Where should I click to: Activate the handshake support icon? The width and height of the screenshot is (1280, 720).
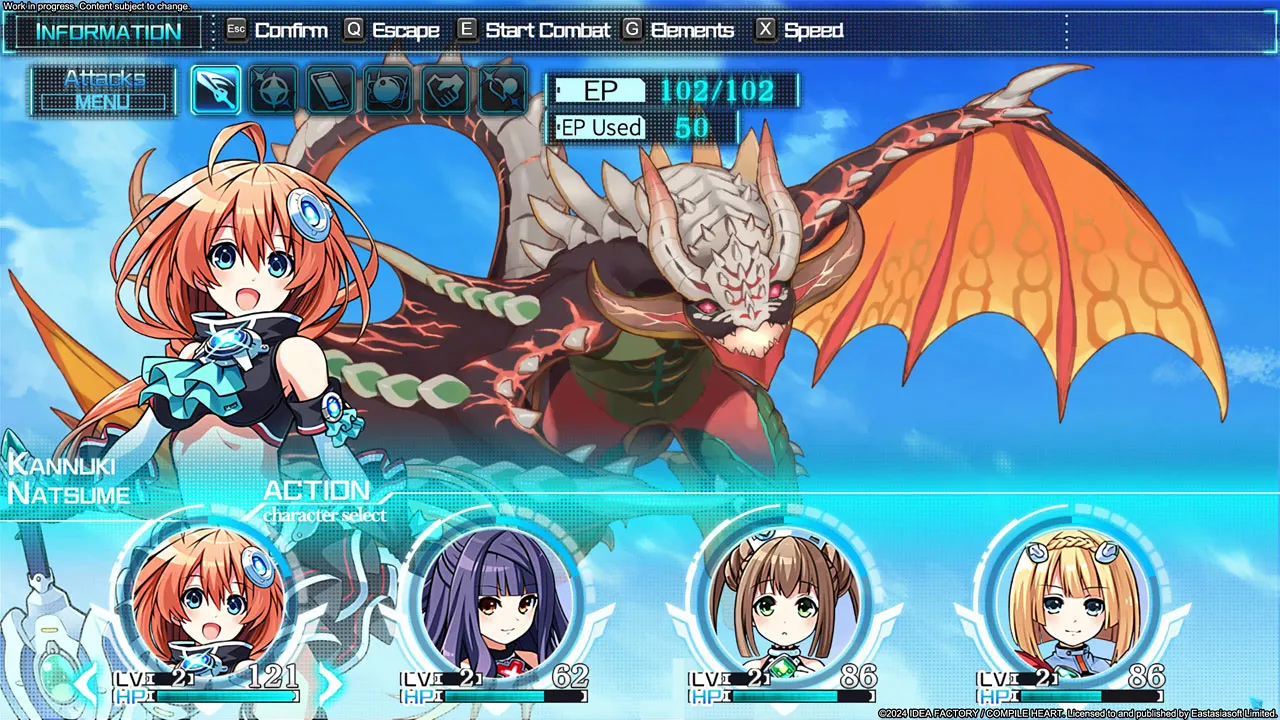coord(446,91)
